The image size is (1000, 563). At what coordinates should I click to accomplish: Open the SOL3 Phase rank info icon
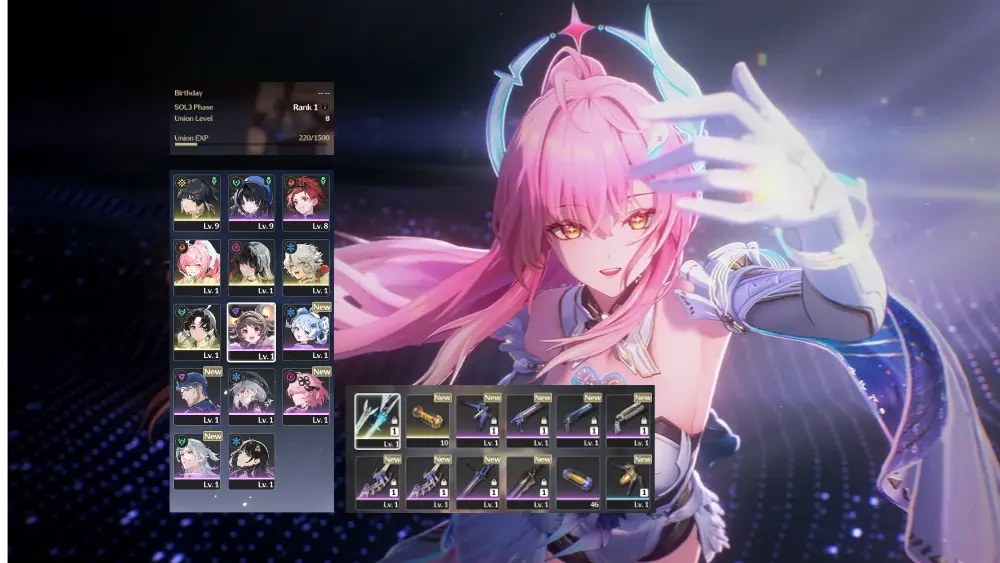[326, 107]
